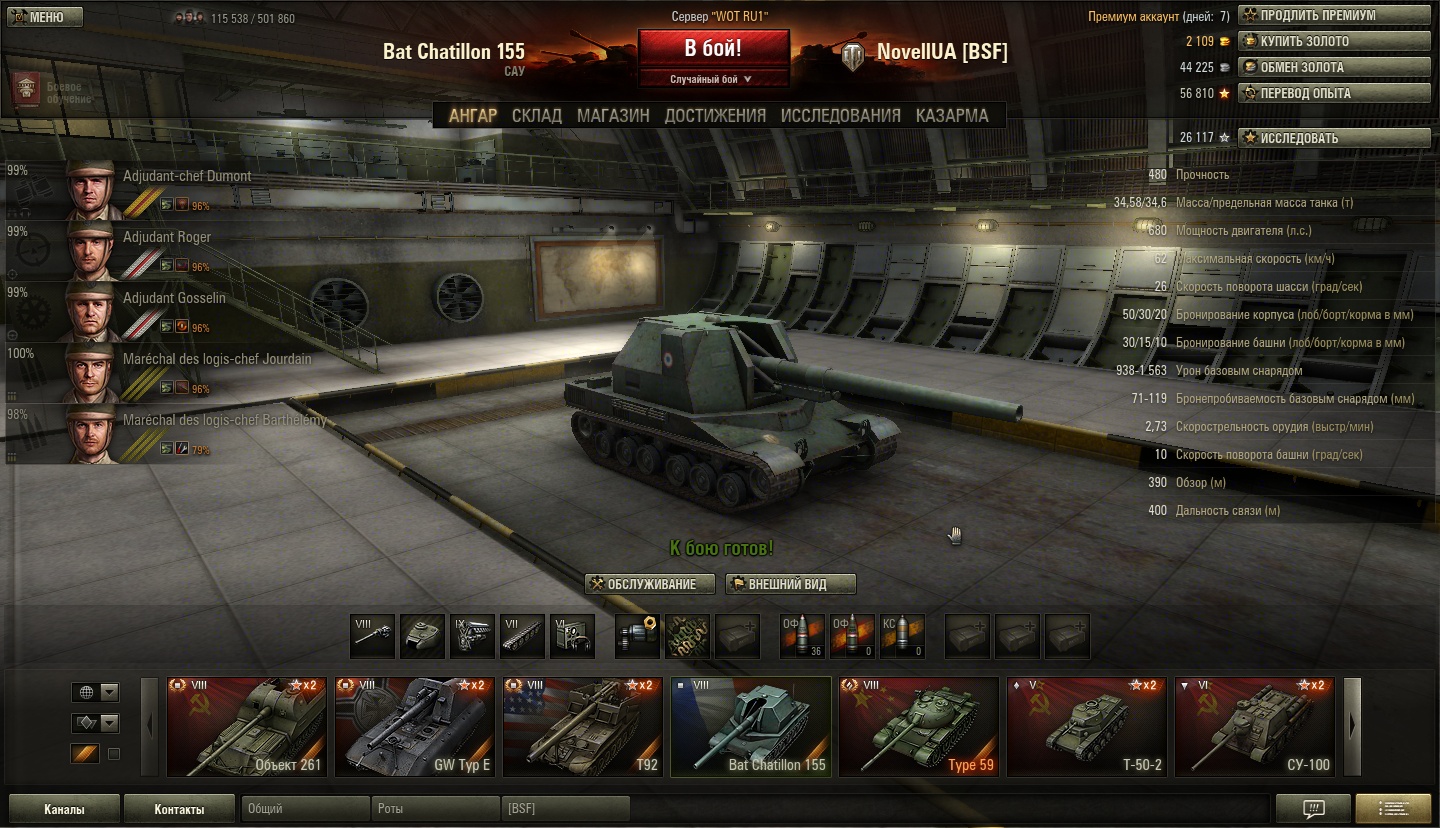Open the КАЗАРМА tab

pos(952,116)
